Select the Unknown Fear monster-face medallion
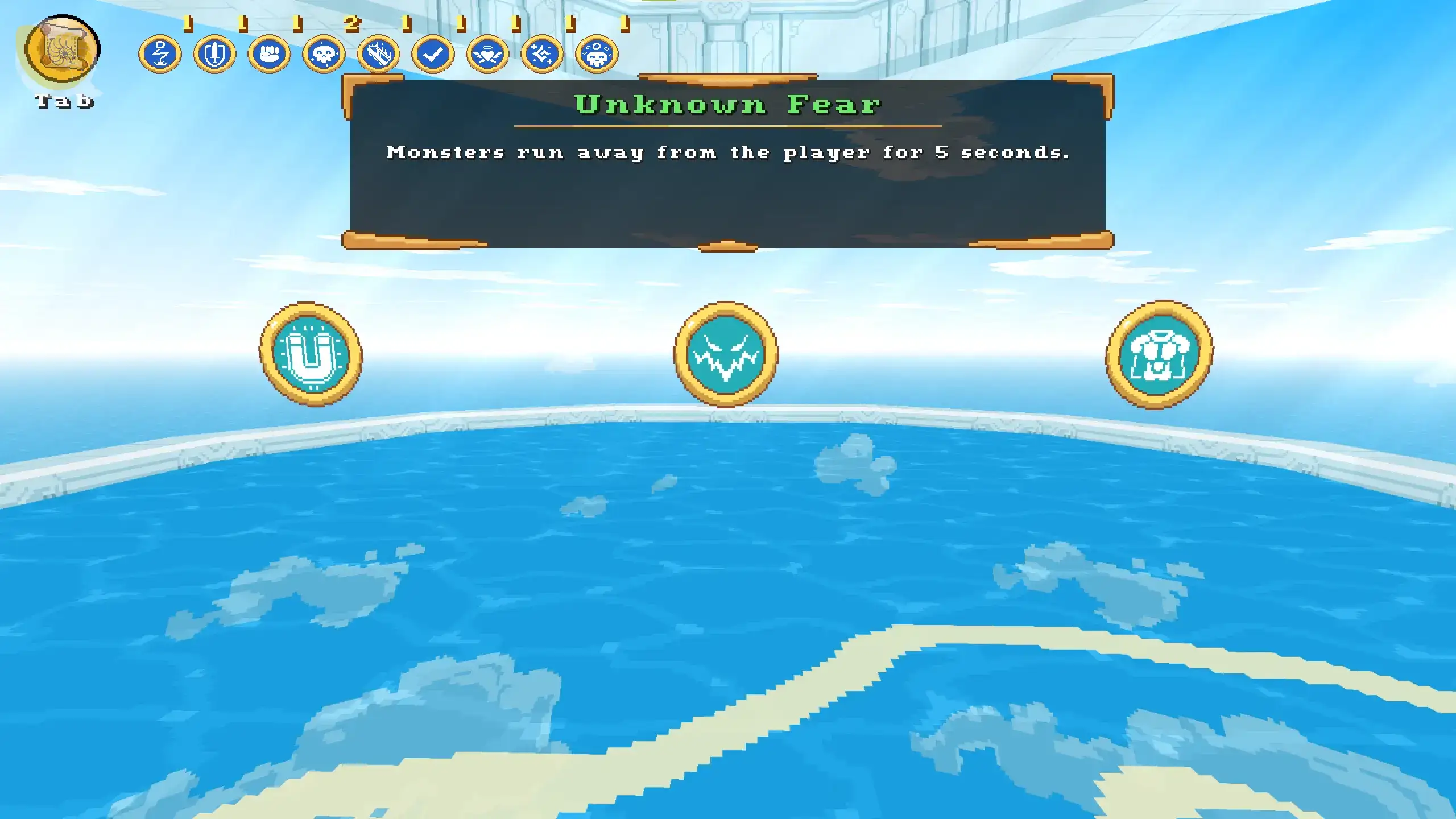 (x=725, y=354)
